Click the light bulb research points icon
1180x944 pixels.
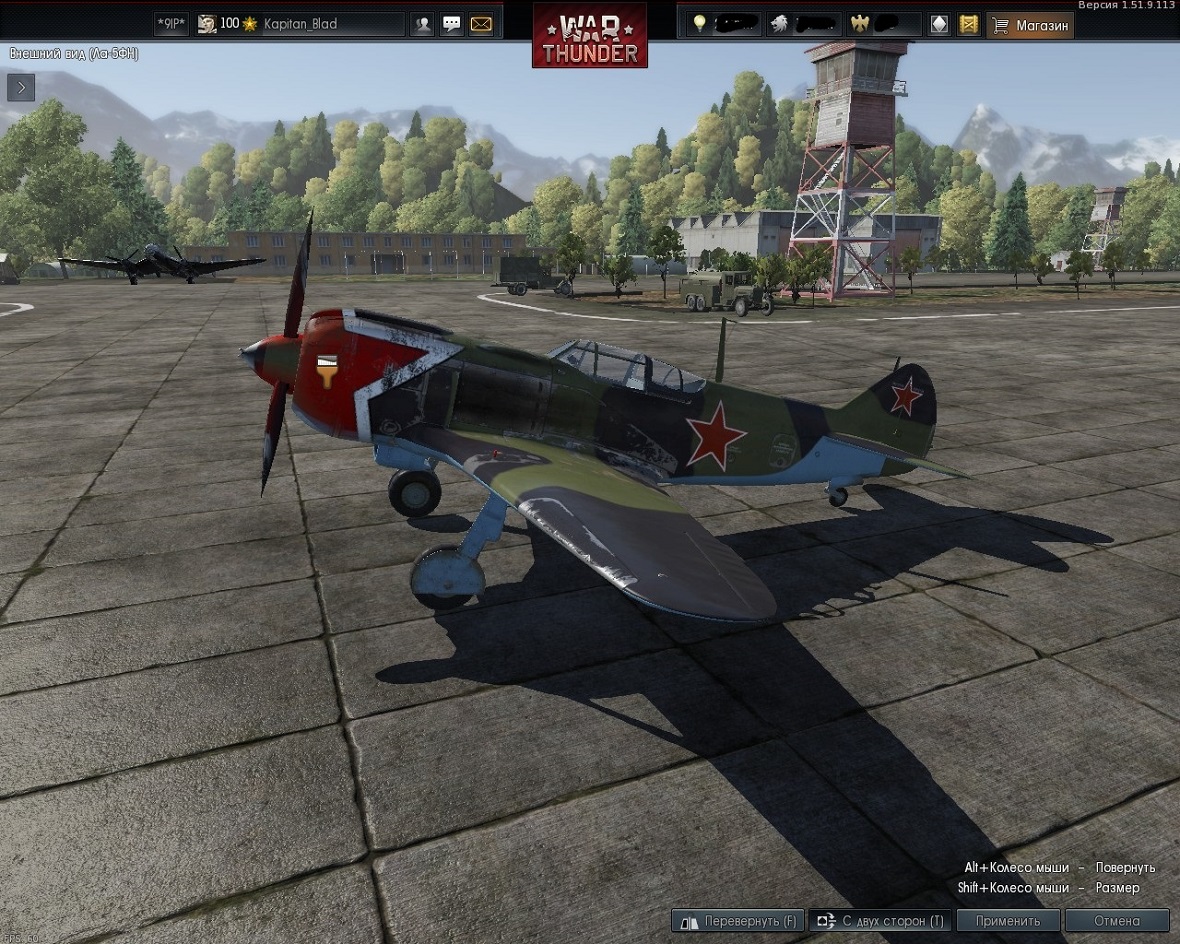pos(699,24)
